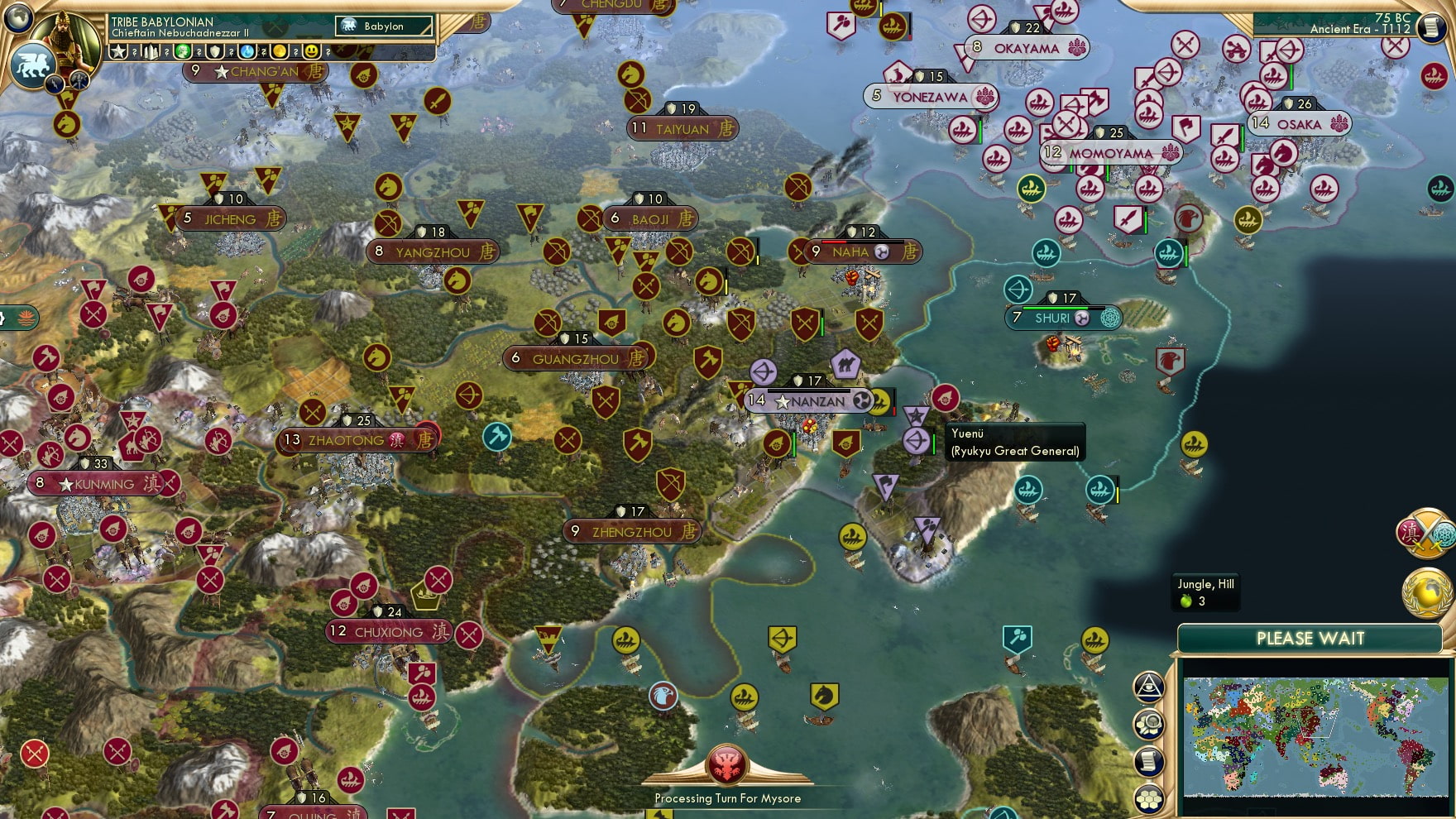Image resolution: width=1456 pixels, height=819 pixels.
Task: Select the gold coin icon in the status bar
Action: pos(280,52)
